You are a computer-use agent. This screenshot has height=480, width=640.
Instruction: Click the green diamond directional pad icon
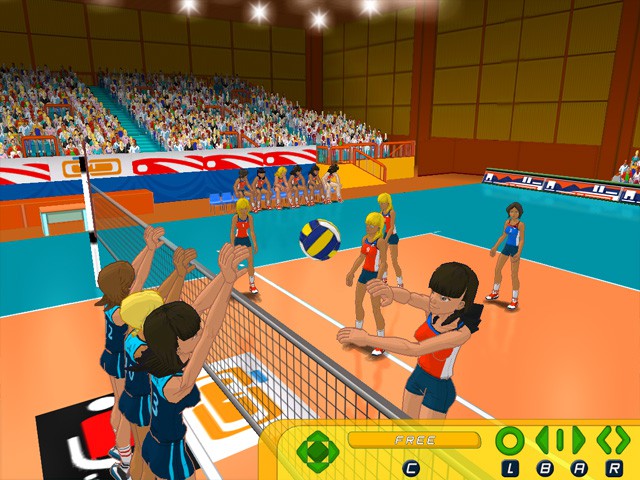[x=318, y=451]
